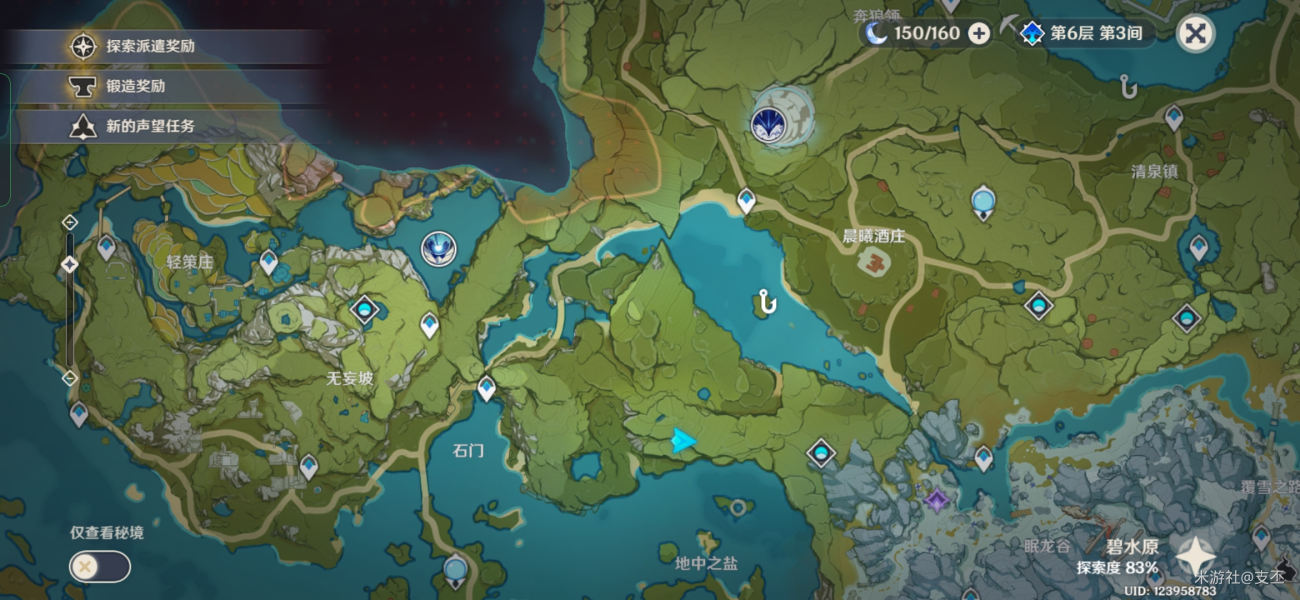This screenshot has height=600, width=1300.
Task: Select the fishing hook marker in the lake
Action: pos(768,301)
